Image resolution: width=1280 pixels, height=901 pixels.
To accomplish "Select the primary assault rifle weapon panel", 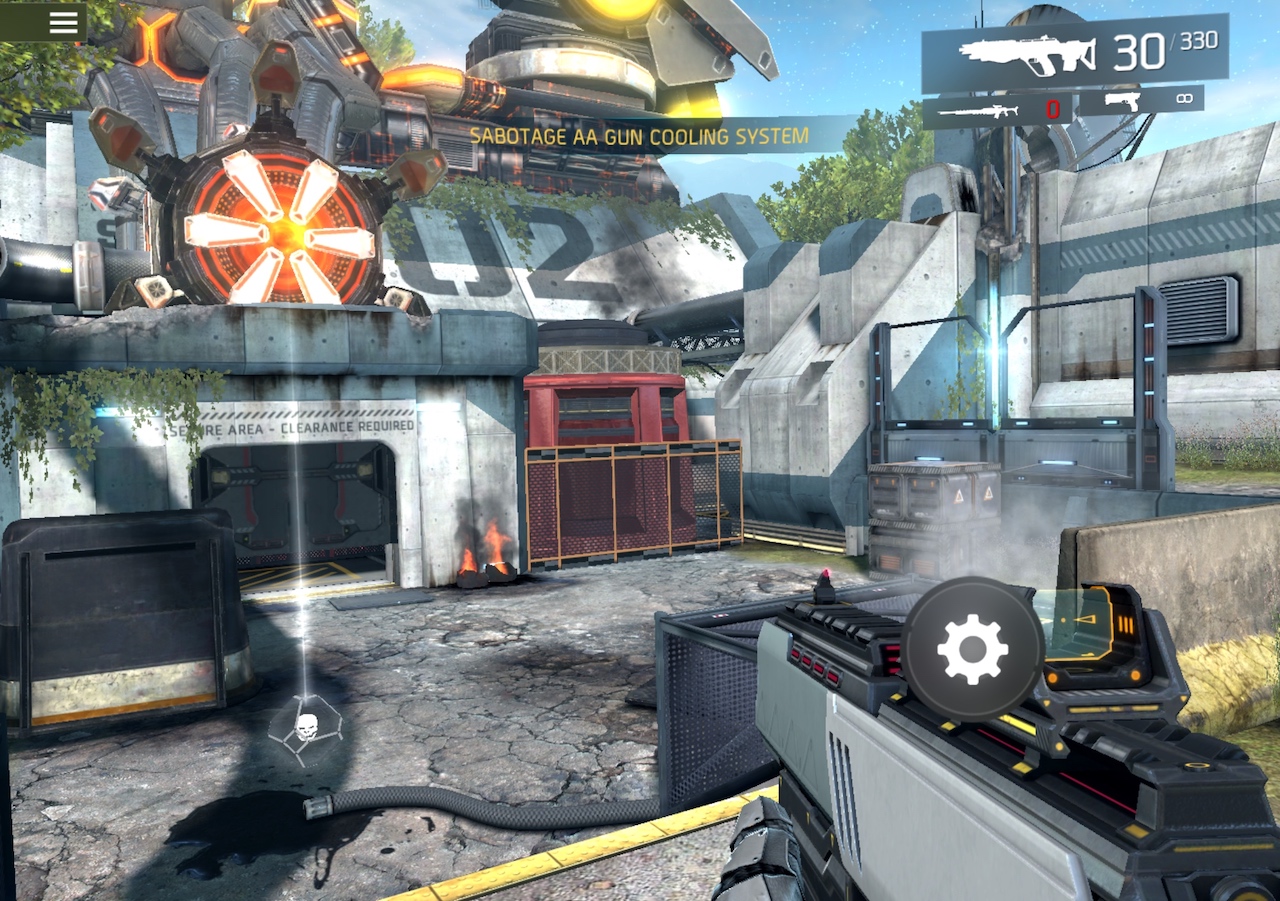I will 1074,53.
